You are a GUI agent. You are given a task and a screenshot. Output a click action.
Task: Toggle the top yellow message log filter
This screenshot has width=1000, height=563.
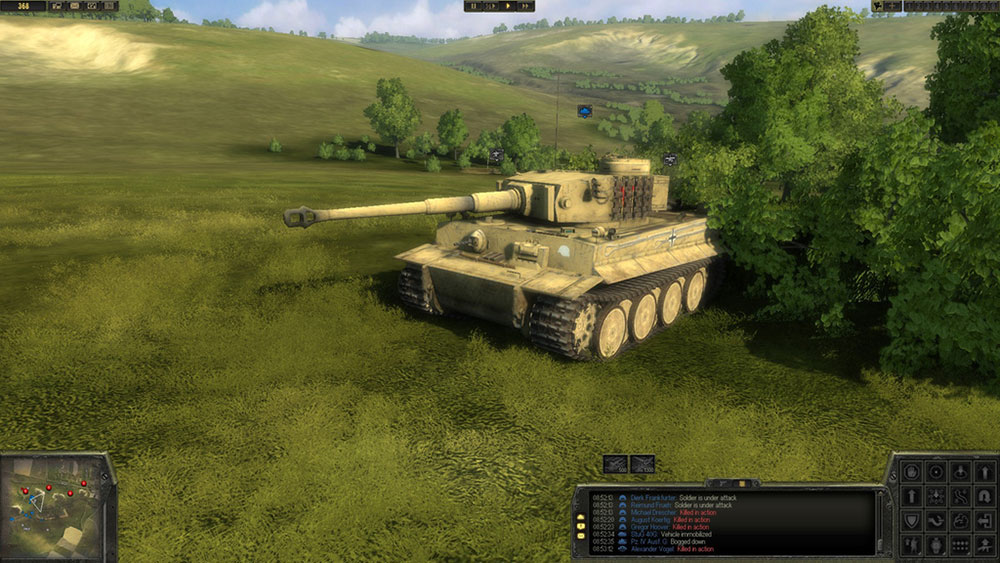click(581, 518)
